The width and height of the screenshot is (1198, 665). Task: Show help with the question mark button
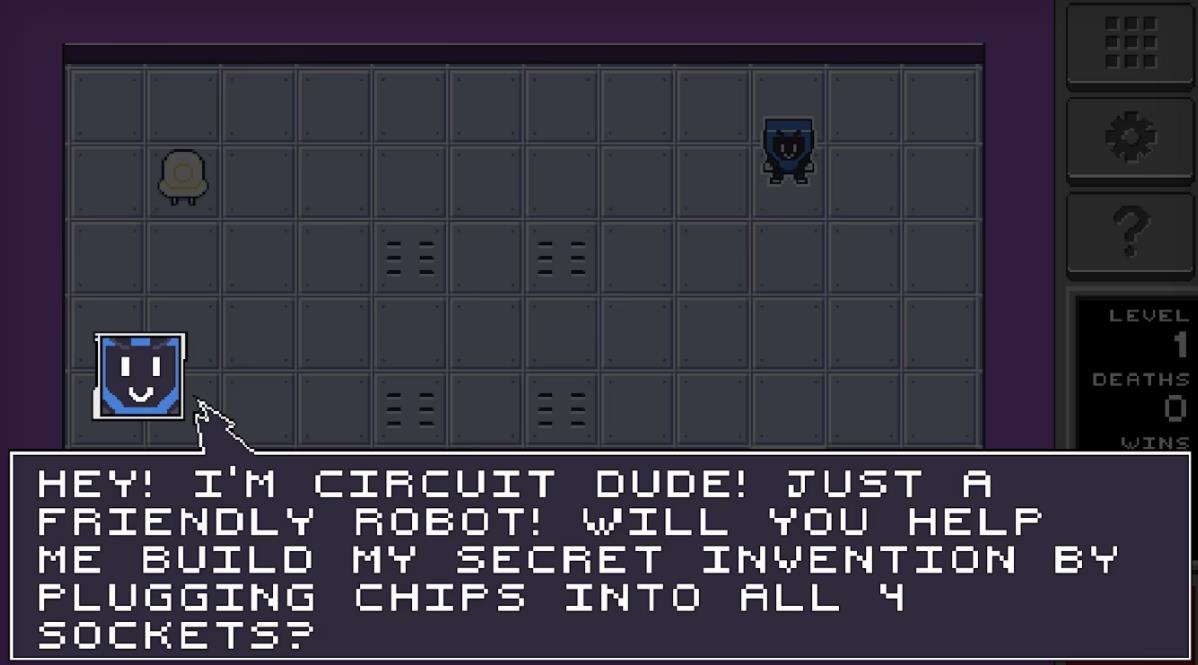point(1130,232)
